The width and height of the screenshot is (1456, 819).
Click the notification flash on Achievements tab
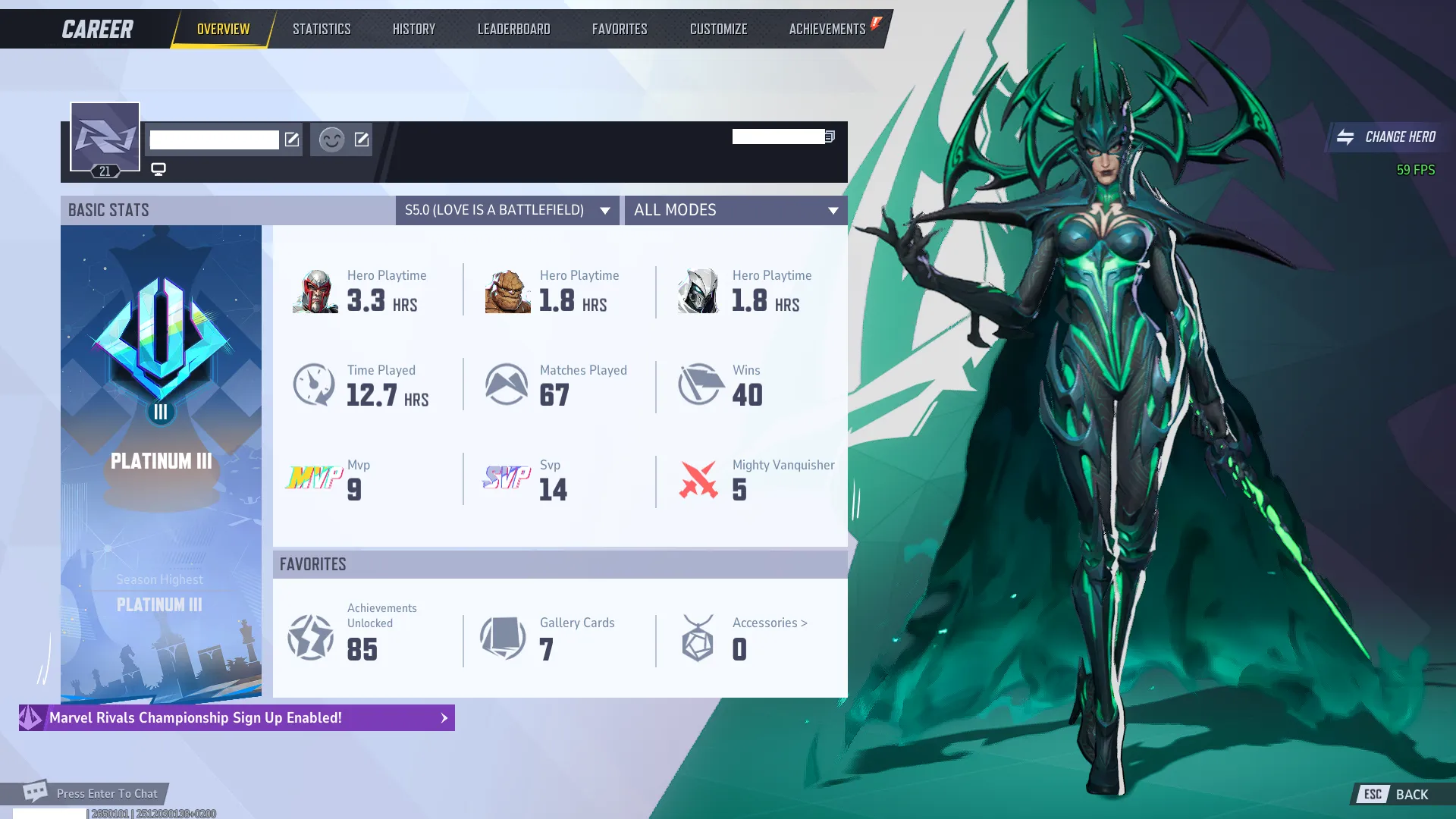(876, 23)
